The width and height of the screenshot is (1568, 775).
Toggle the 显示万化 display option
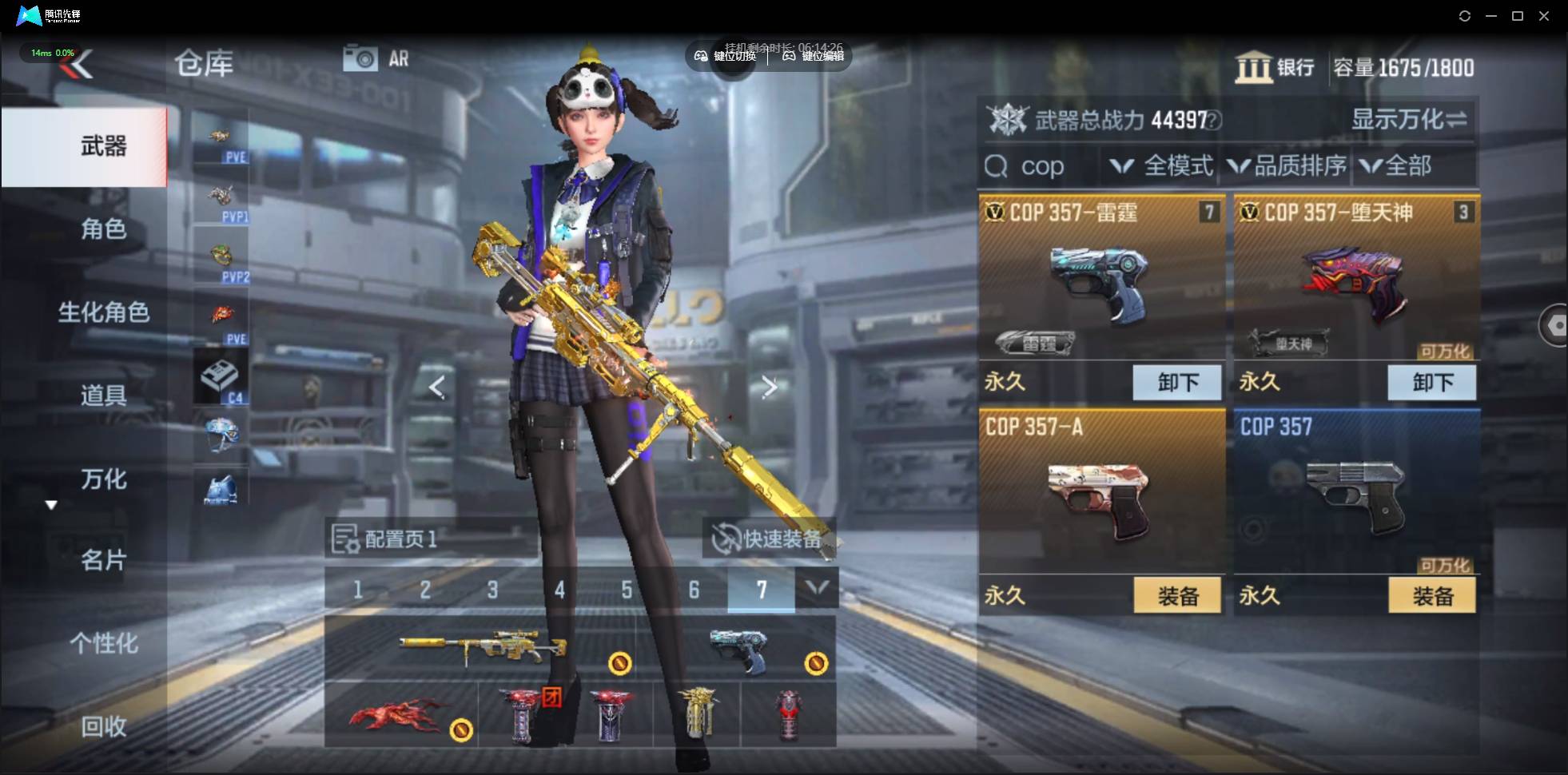point(1409,120)
